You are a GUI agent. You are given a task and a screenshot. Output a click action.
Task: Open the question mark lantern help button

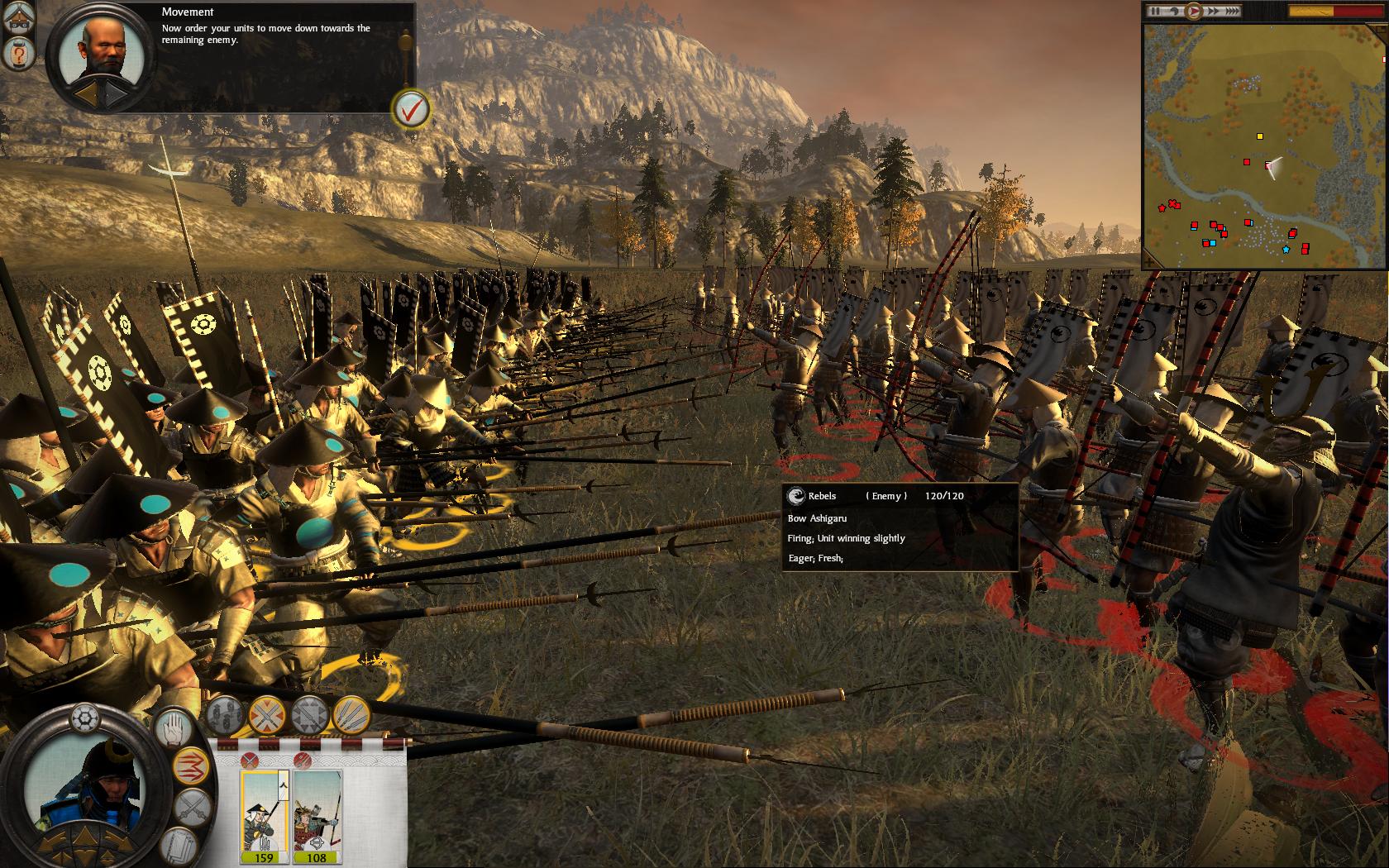(17, 55)
